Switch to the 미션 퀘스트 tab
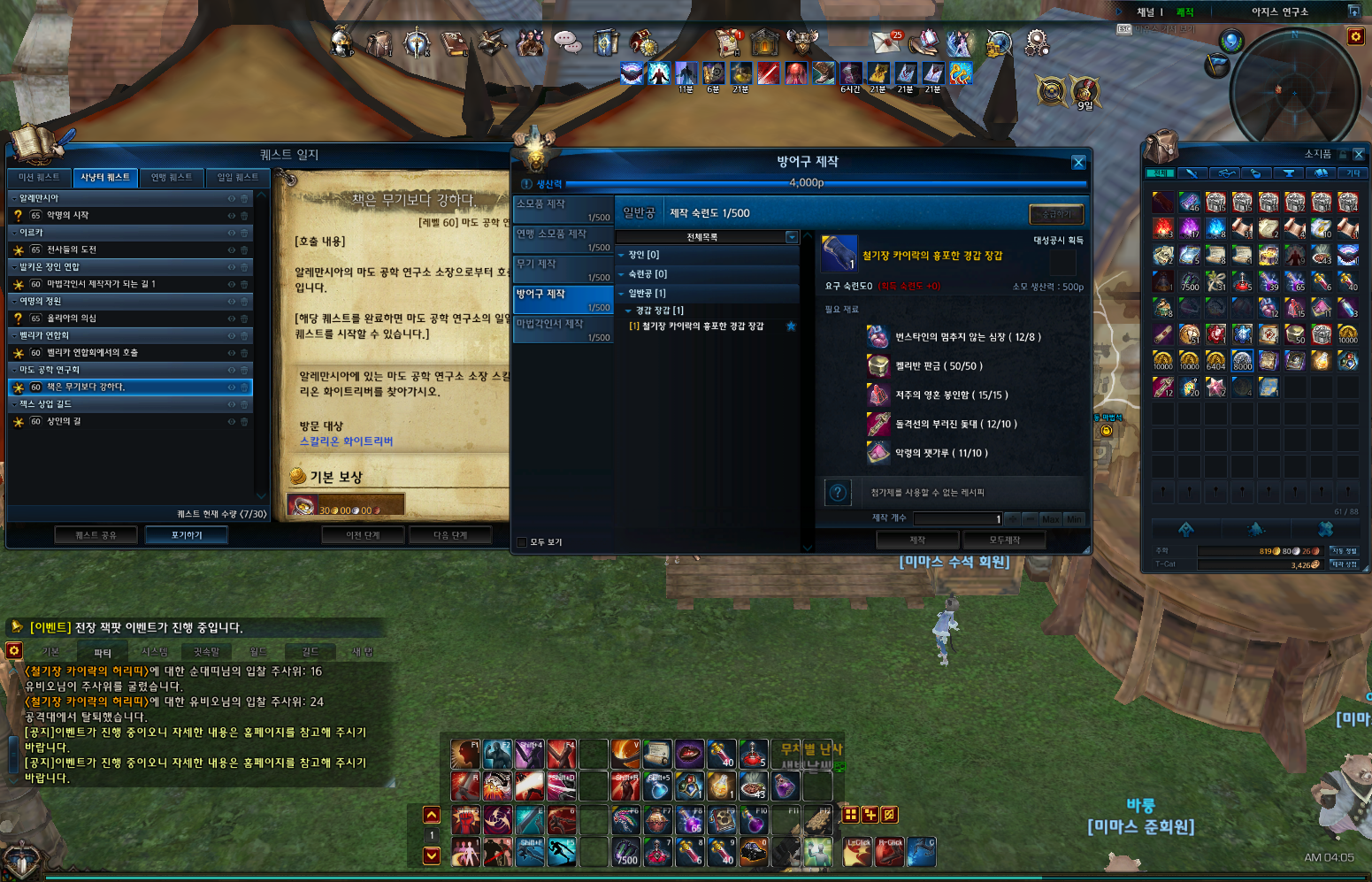 click(x=39, y=177)
